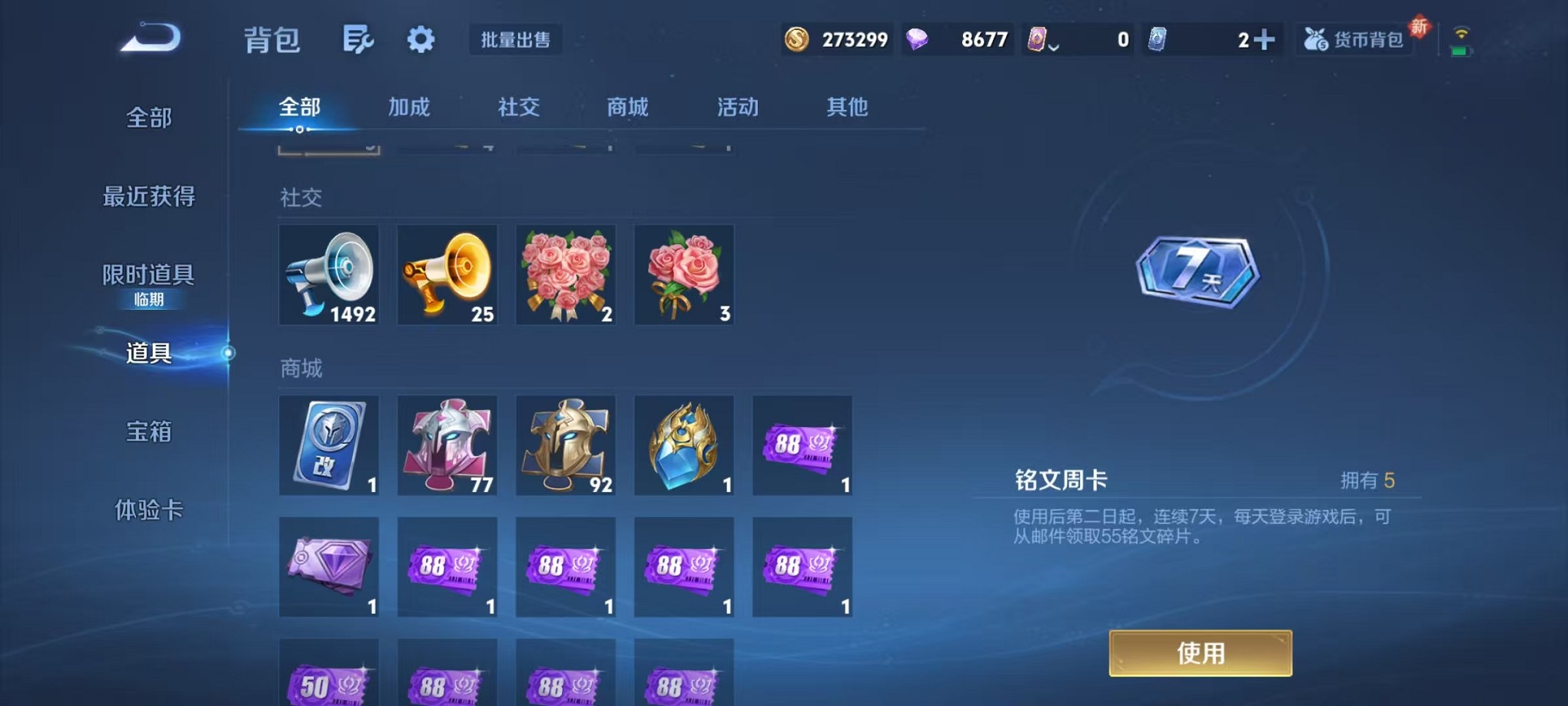Select the gold helmet fragment with count 92

(x=566, y=445)
